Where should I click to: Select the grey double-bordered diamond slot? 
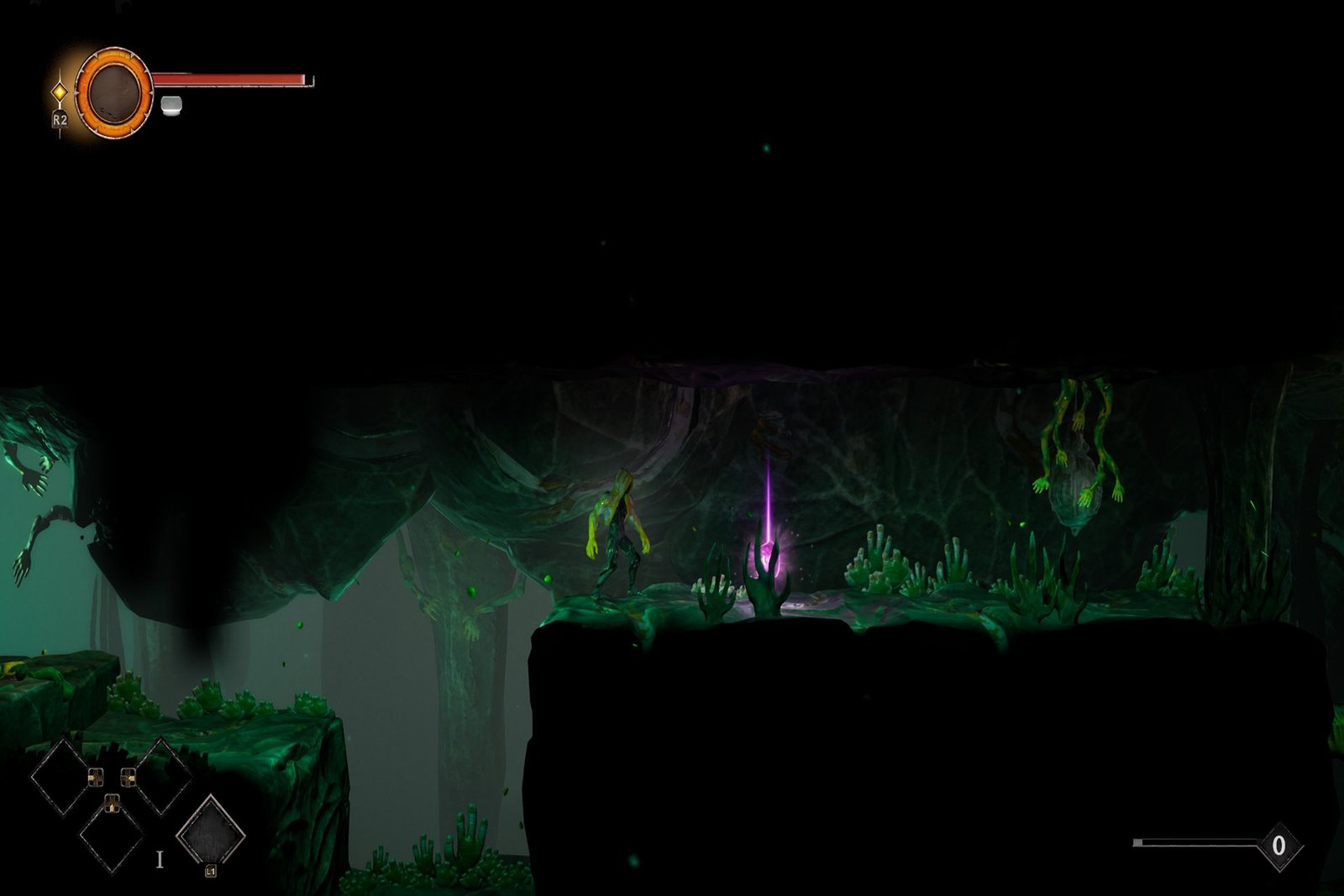click(x=210, y=834)
